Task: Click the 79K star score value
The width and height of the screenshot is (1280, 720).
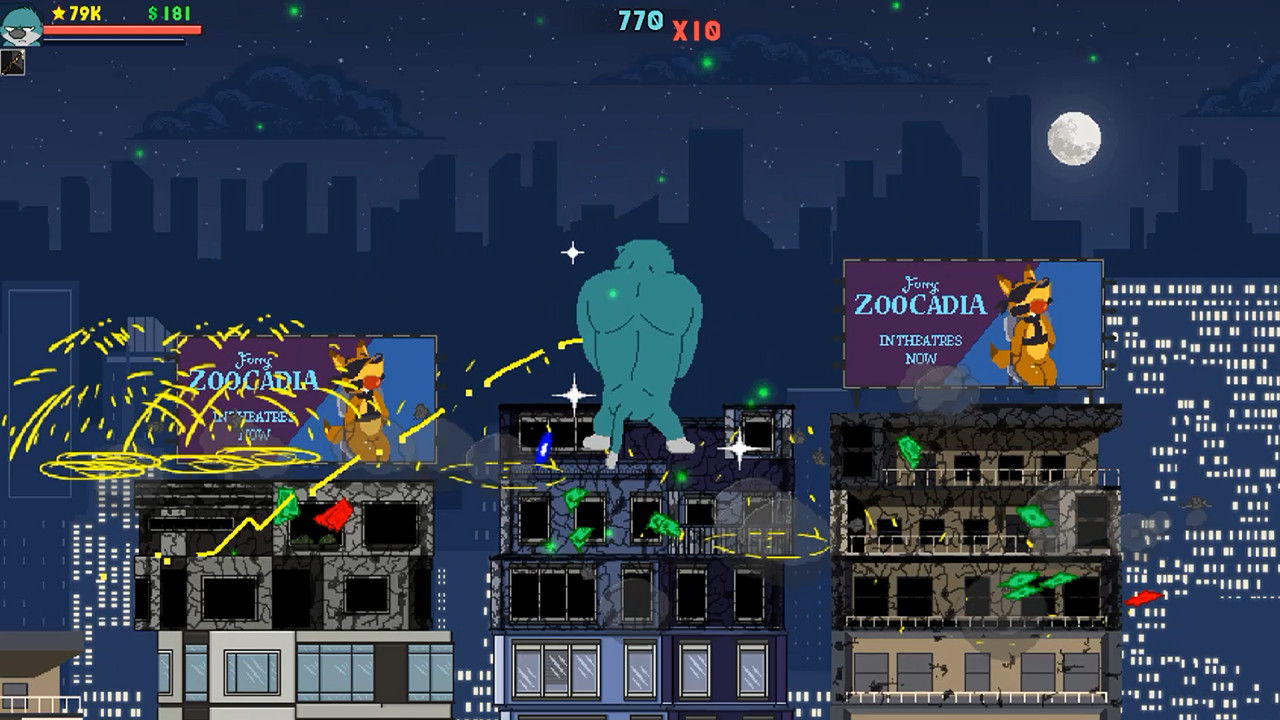Action: (82, 13)
